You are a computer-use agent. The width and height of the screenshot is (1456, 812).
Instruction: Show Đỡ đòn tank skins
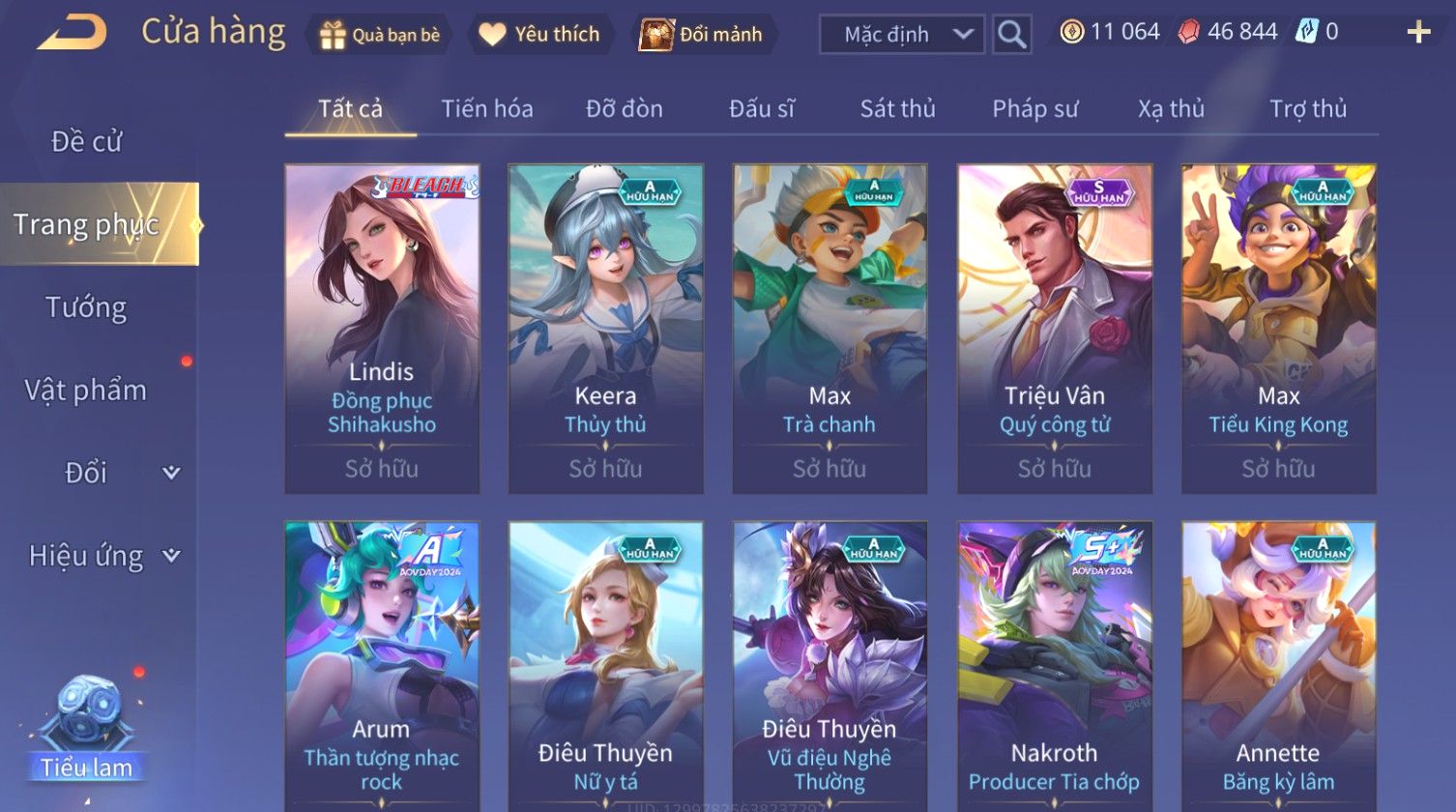click(625, 109)
